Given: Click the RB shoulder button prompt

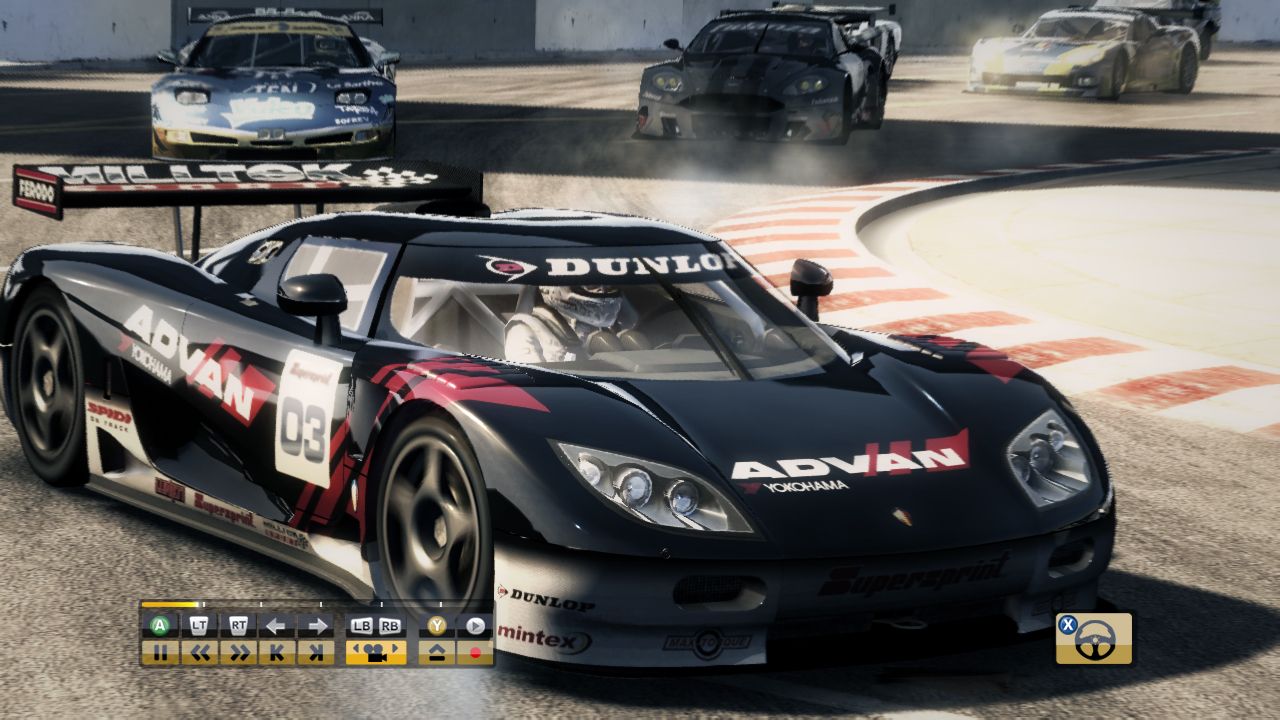Looking at the screenshot, I should [390, 626].
